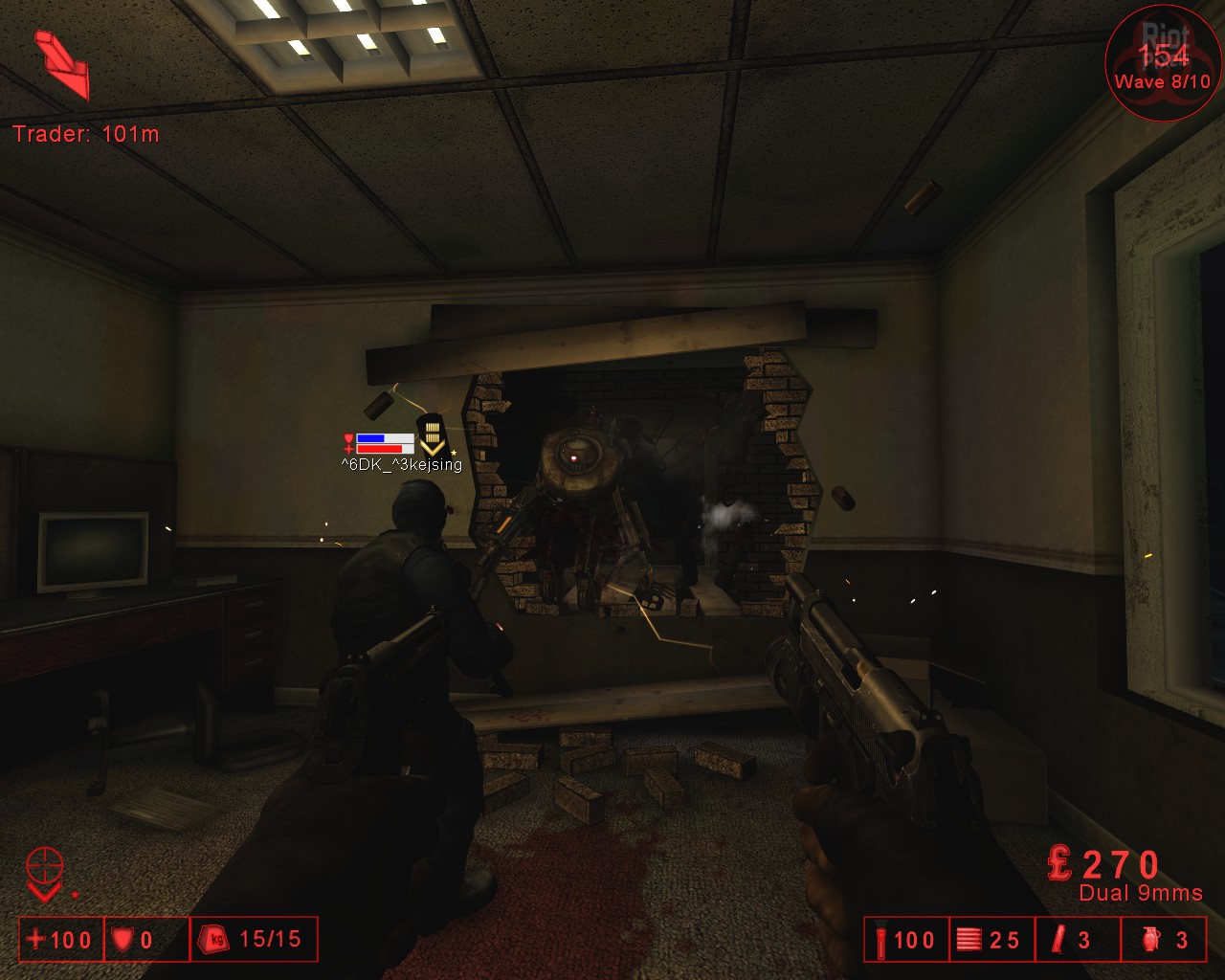Viewport: 1225px width, 980px height.
Task: Click the ammo magazine icon
Action: pyautogui.click(x=969, y=940)
